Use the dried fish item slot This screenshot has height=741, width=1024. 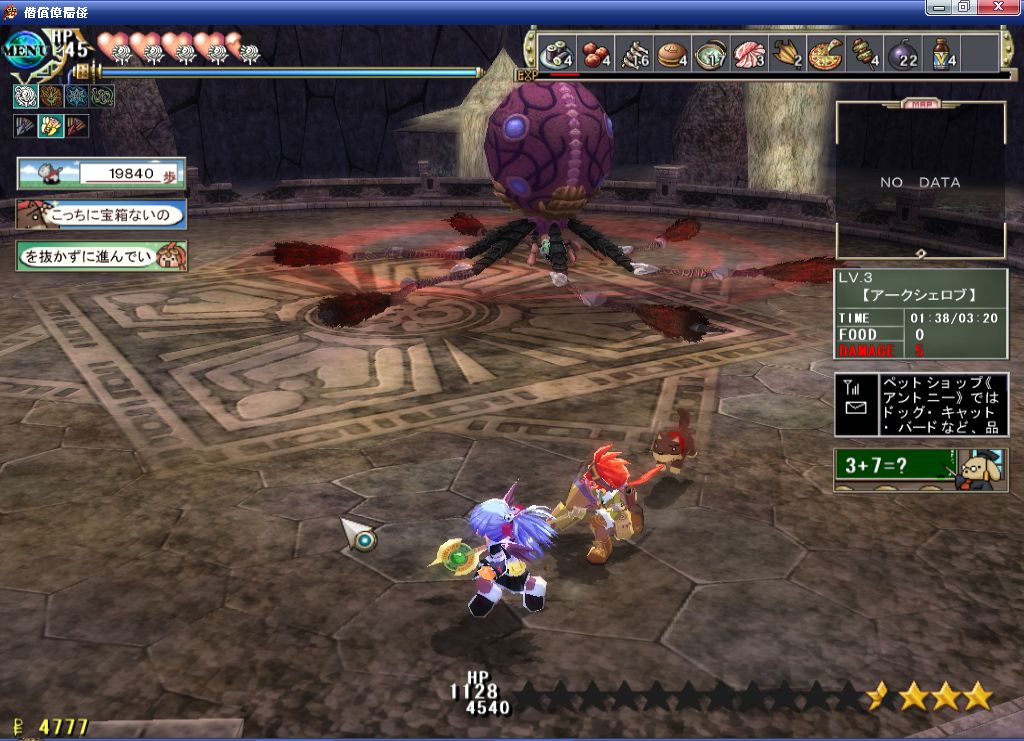634,53
